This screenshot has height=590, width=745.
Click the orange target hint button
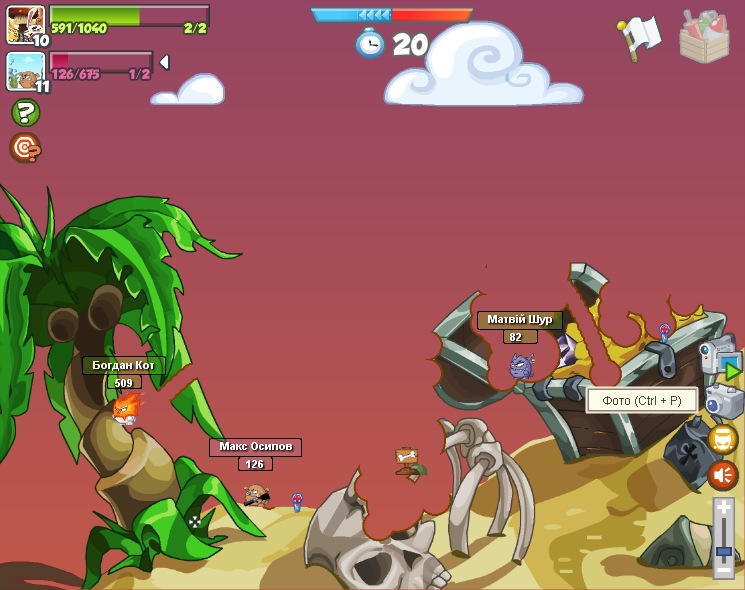tap(25, 148)
